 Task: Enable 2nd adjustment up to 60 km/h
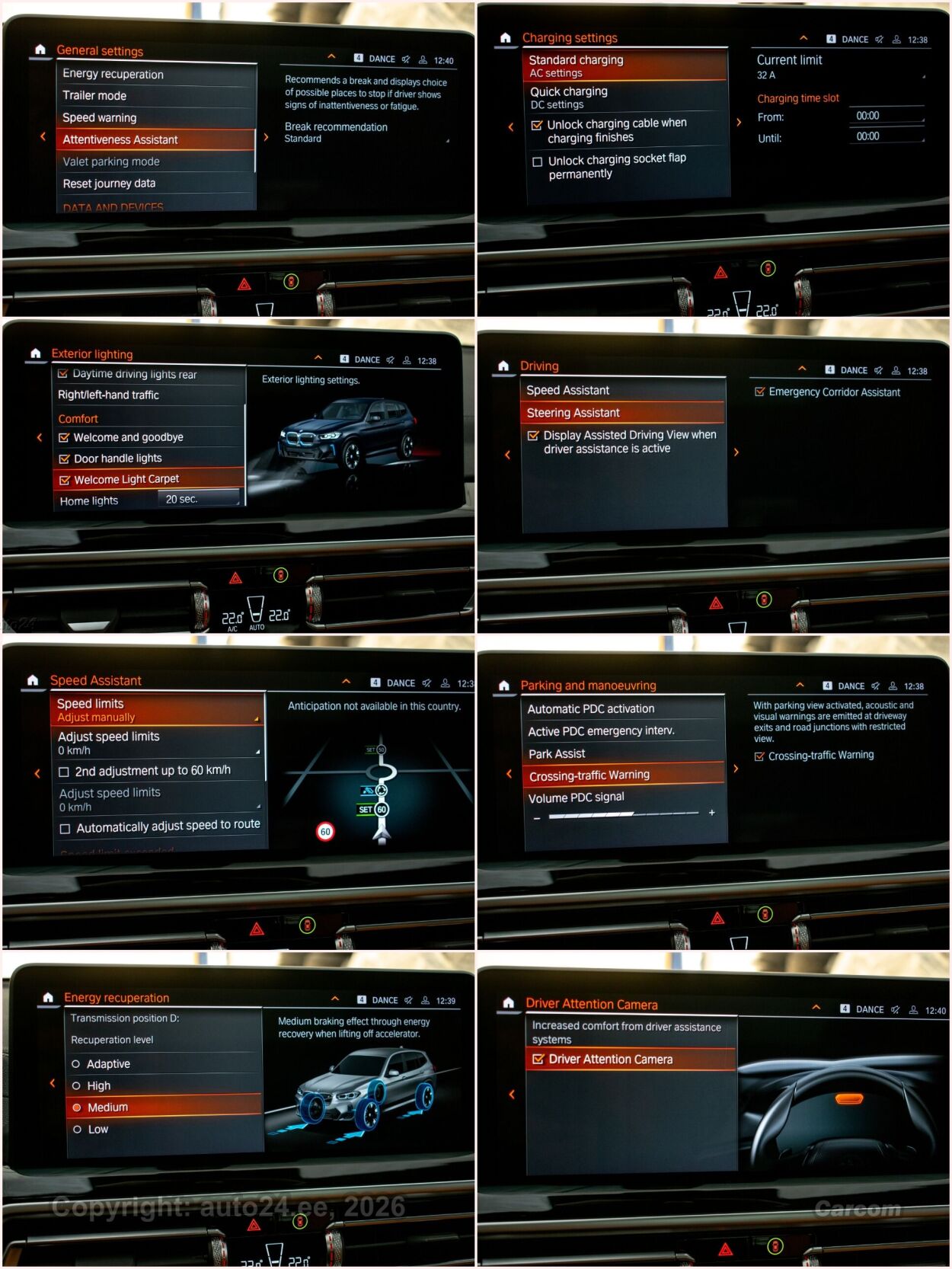(65, 772)
